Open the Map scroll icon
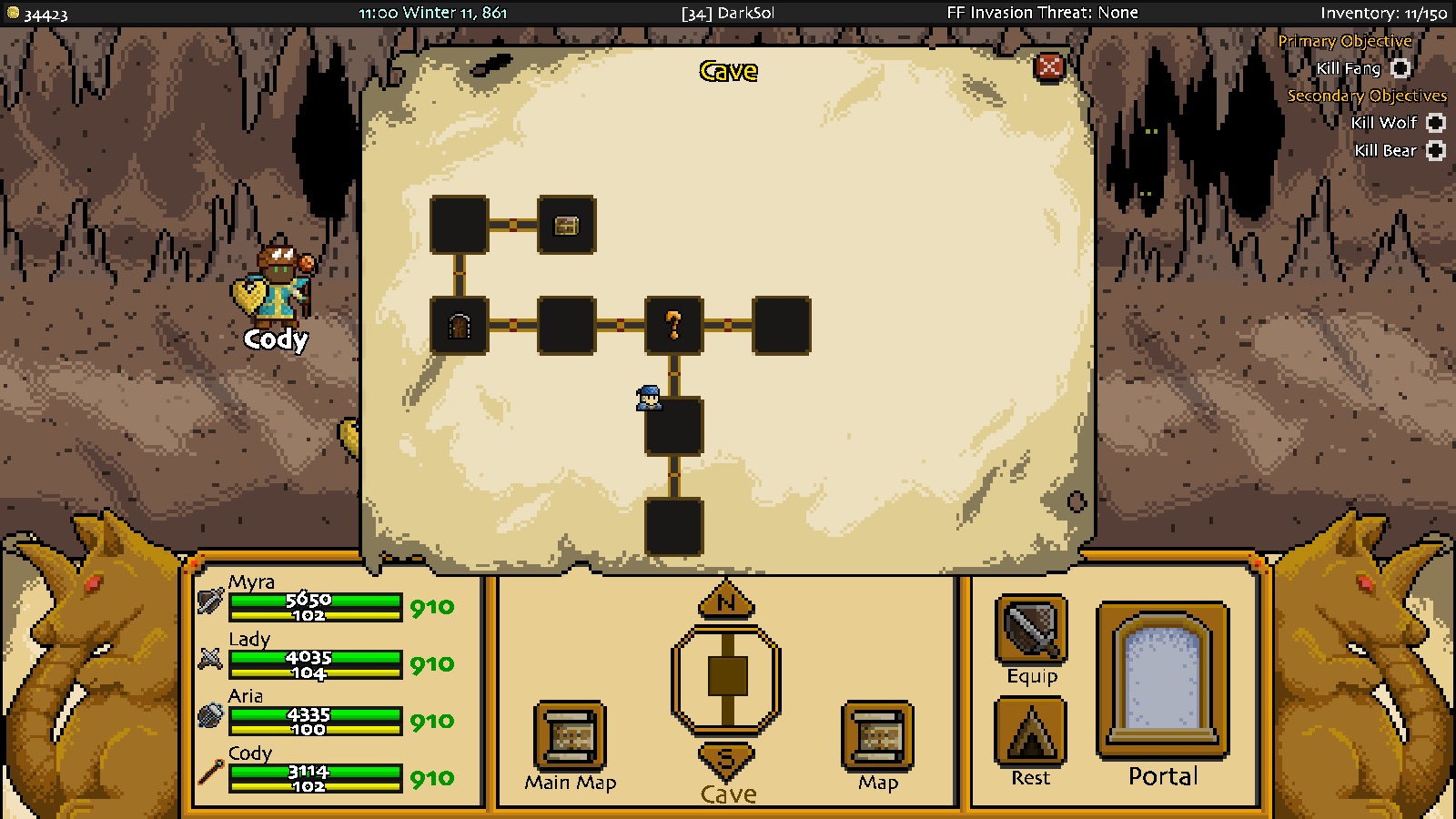1456x819 pixels. [x=876, y=733]
